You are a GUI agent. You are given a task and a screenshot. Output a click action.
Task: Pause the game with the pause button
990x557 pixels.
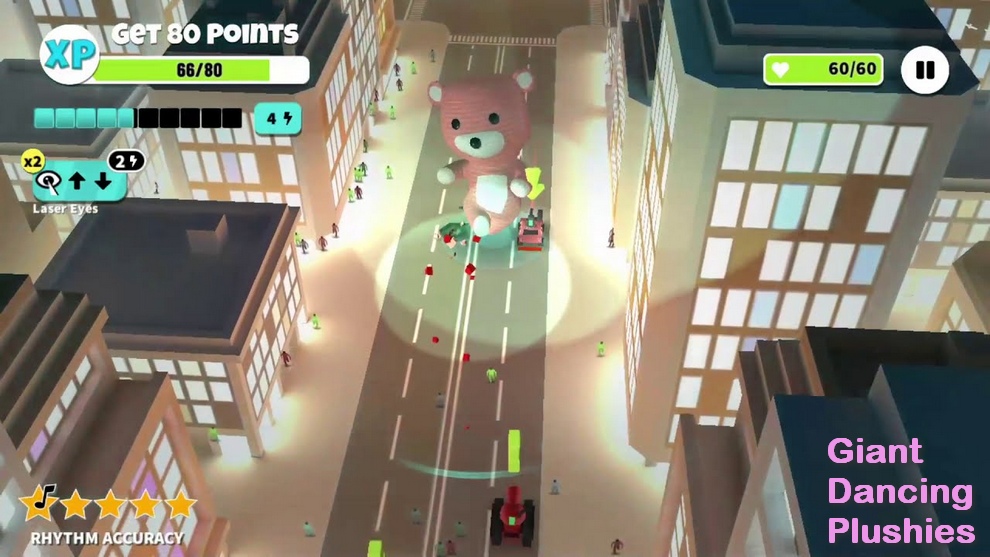[x=925, y=70]
